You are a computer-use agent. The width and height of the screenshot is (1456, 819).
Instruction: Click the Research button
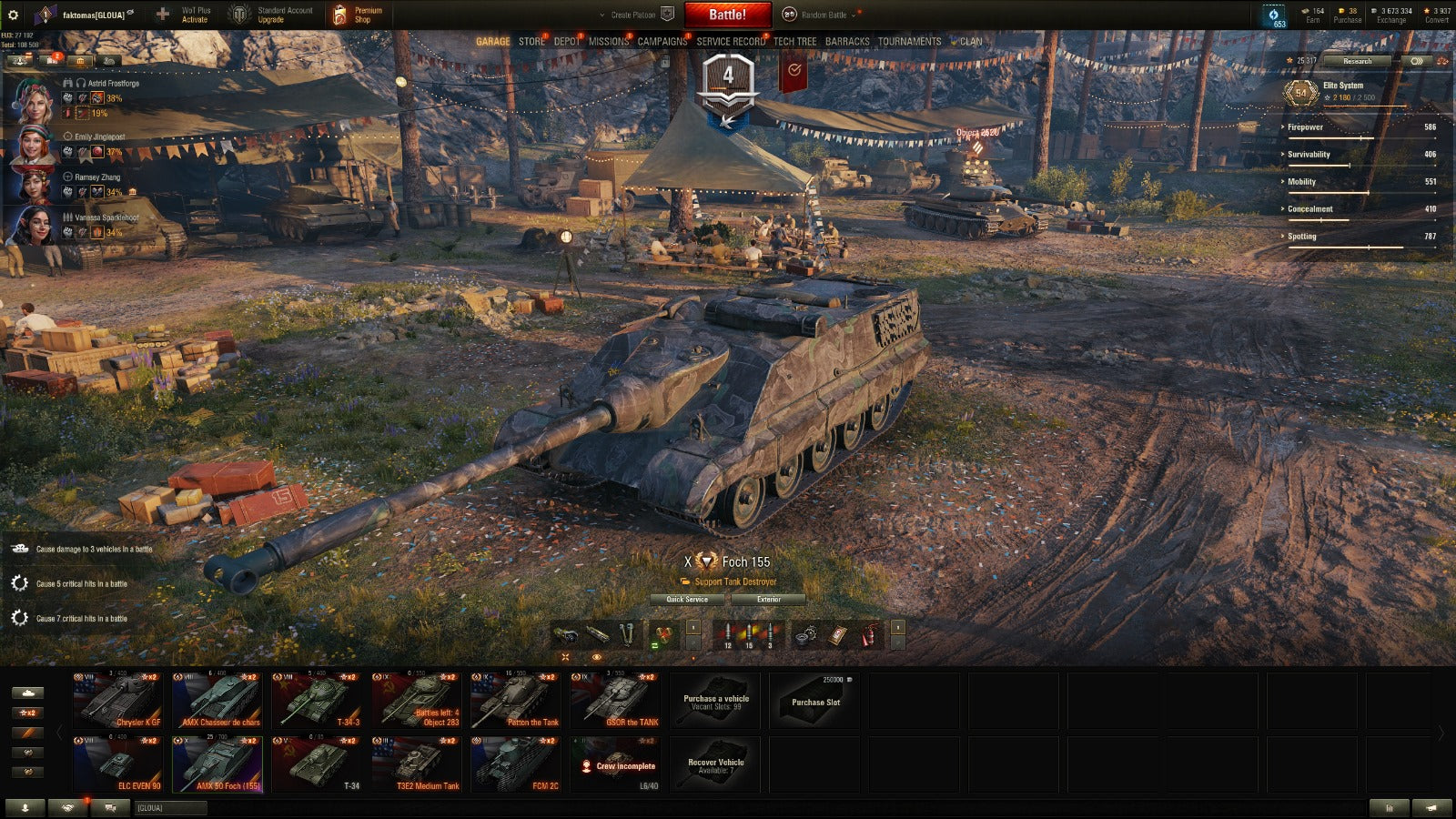[x=1357, y=61]
